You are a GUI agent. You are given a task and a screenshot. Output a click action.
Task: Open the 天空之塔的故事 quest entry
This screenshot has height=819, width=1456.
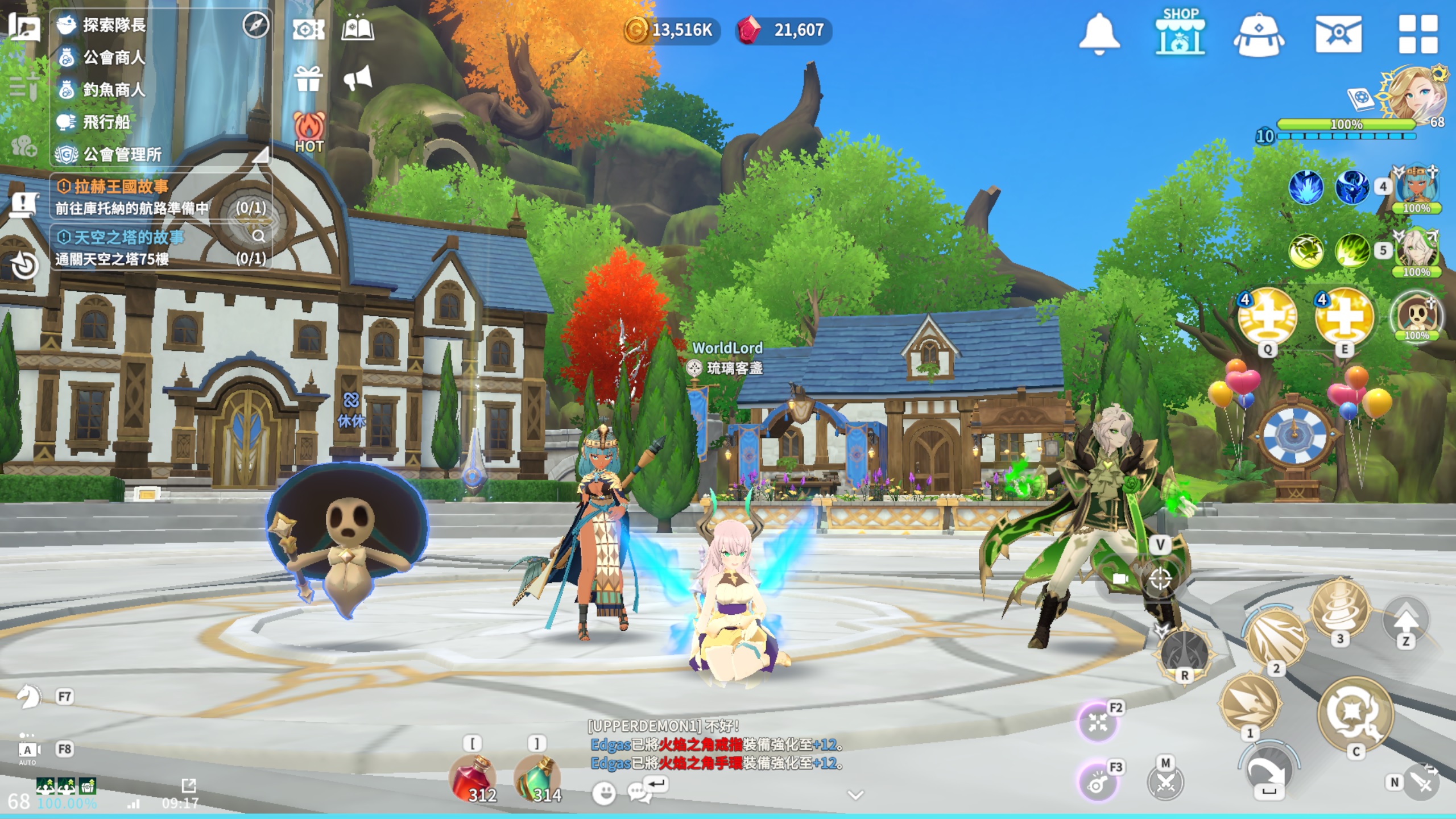(129, 237)
